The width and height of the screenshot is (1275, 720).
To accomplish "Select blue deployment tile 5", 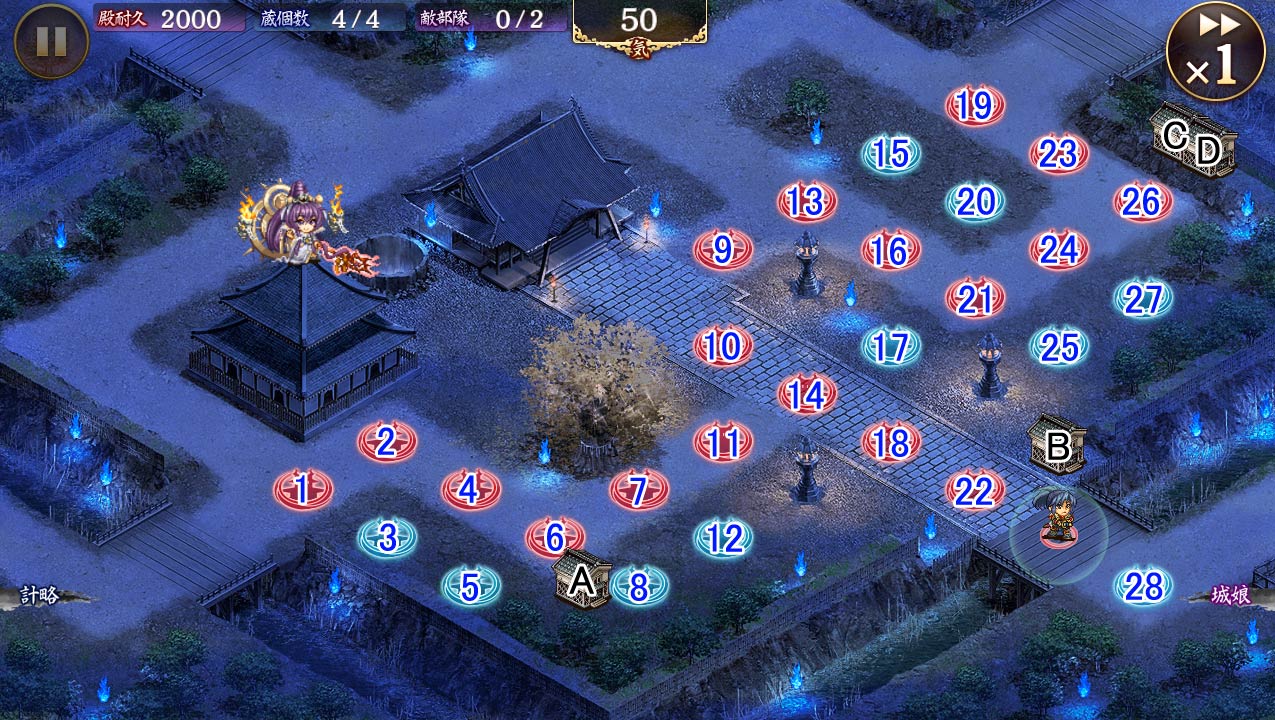I will (470, 586).
